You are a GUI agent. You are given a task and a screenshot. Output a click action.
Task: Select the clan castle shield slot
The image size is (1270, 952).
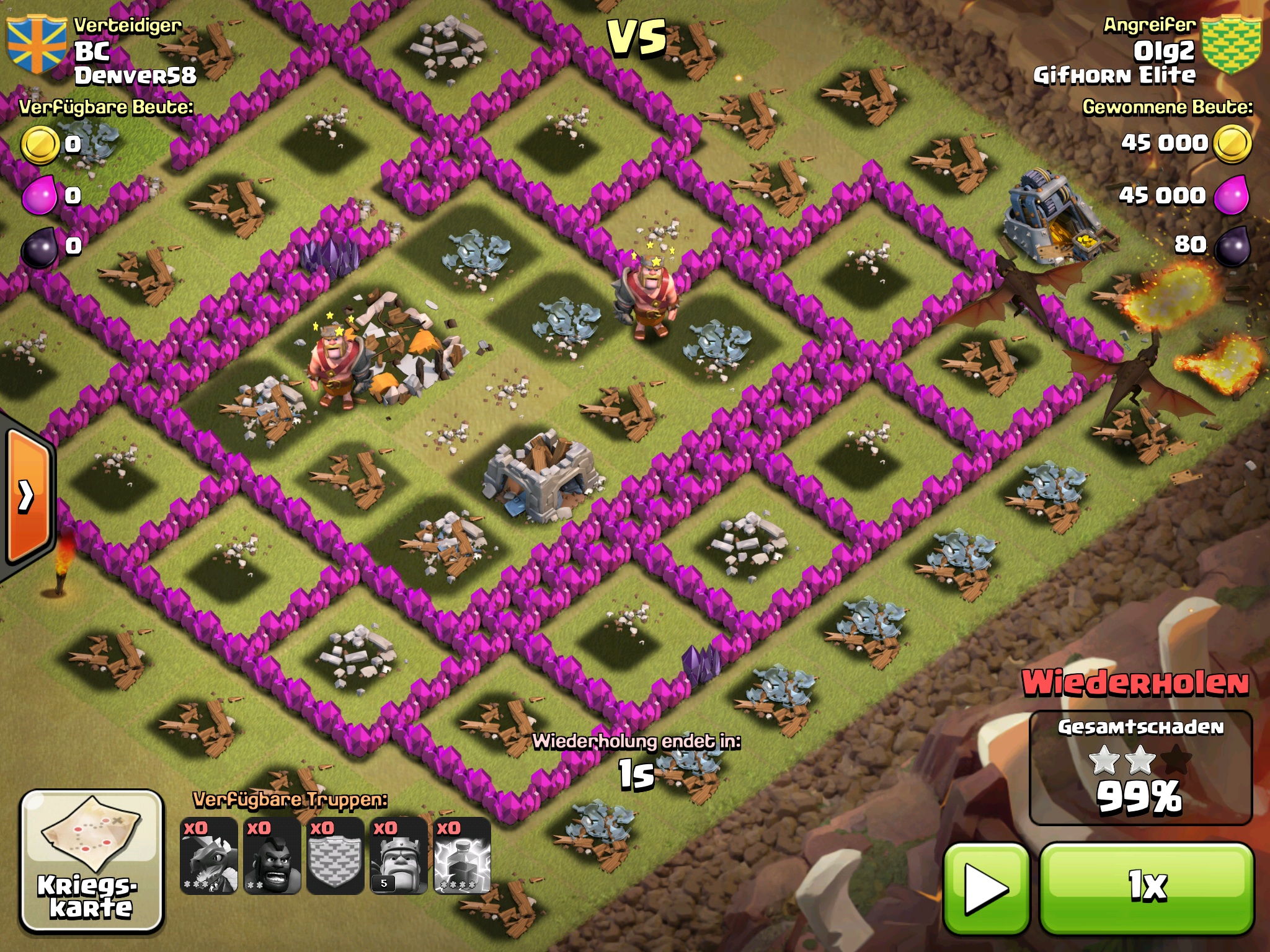click(x=335, y=855)
